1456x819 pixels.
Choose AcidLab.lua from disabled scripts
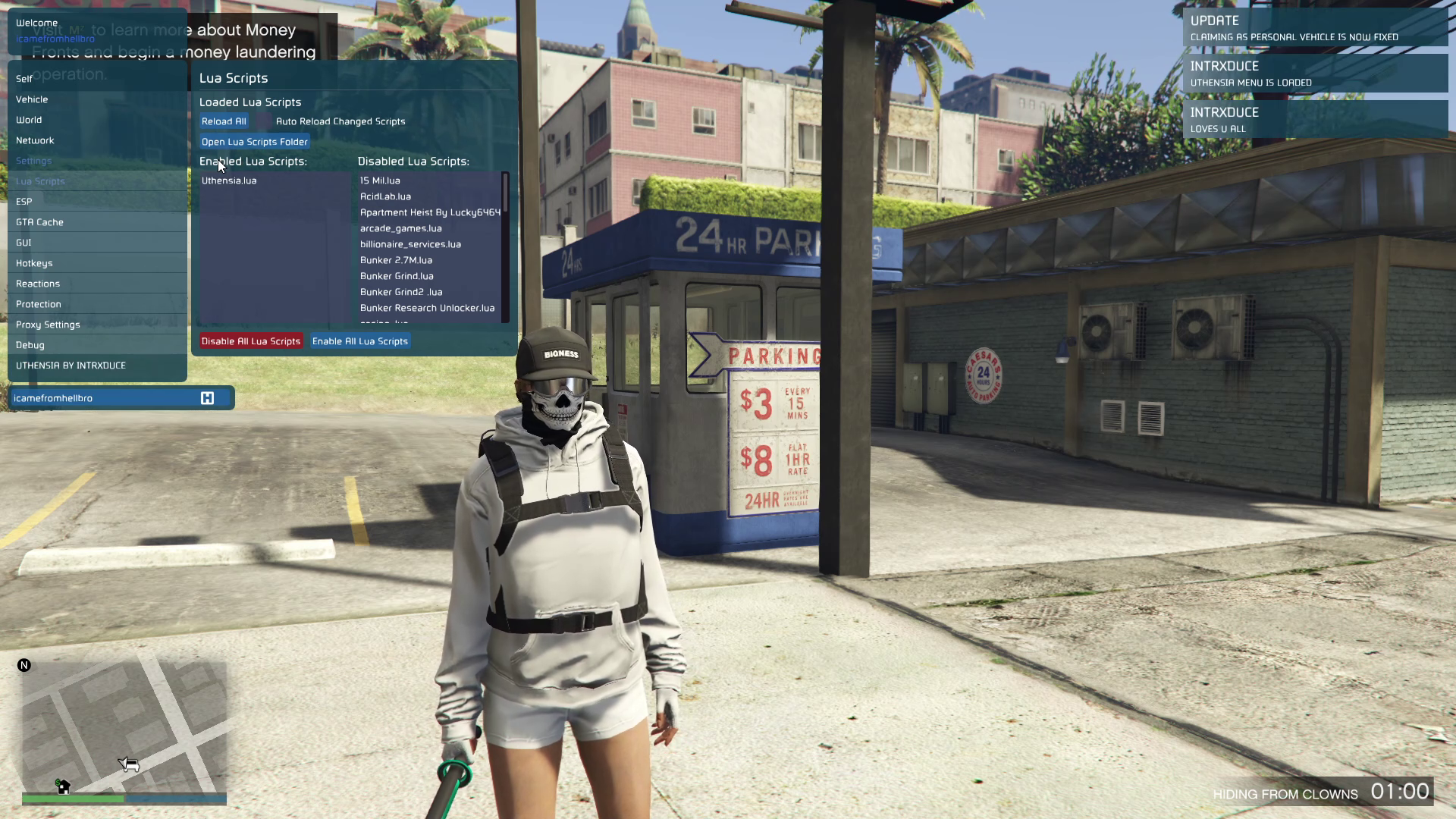(385, 196)
